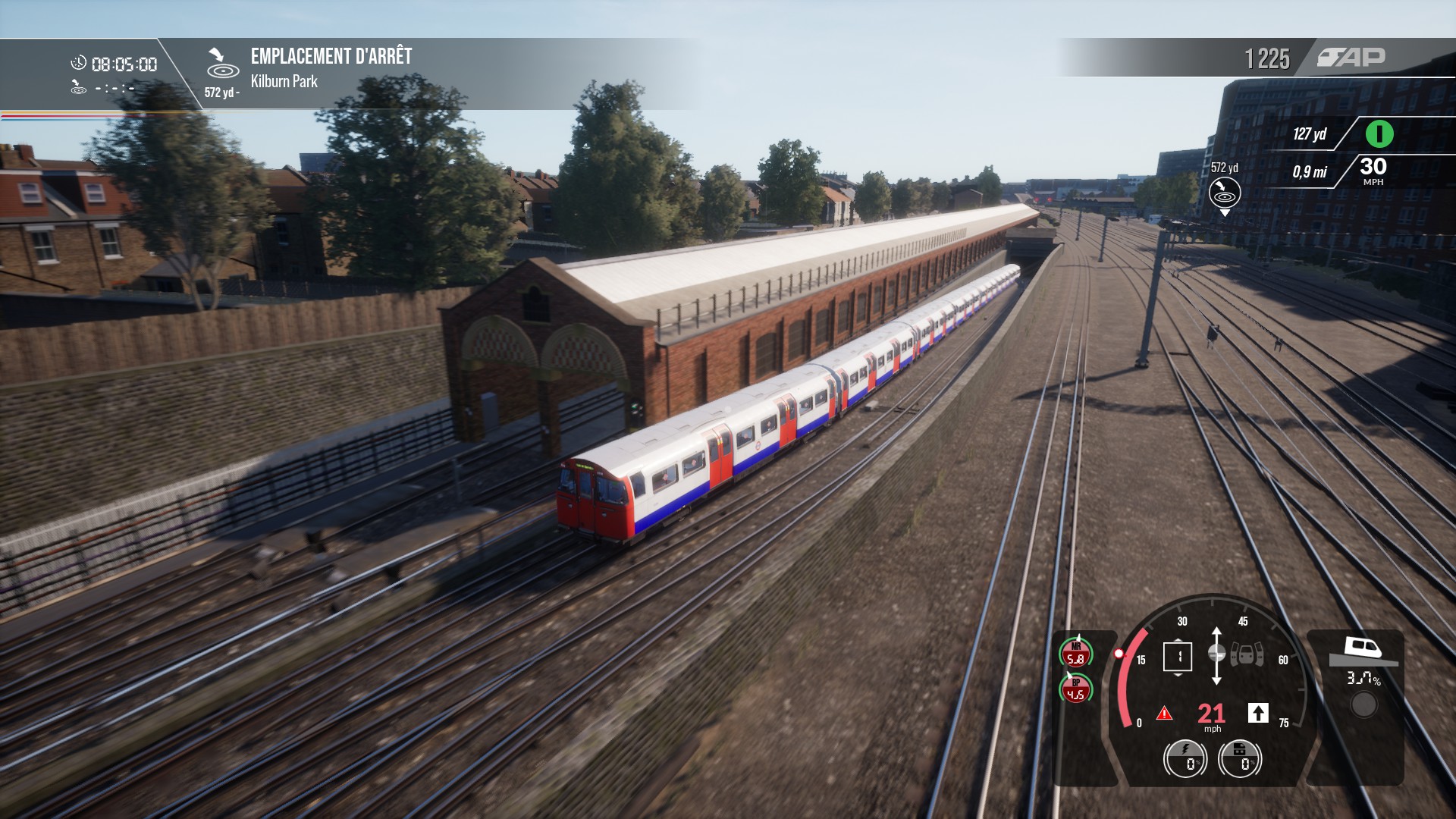This screenshot has width=1456, height=819.
Task: Click the red warning triangle alert
Action: (x=1164, y=714)
